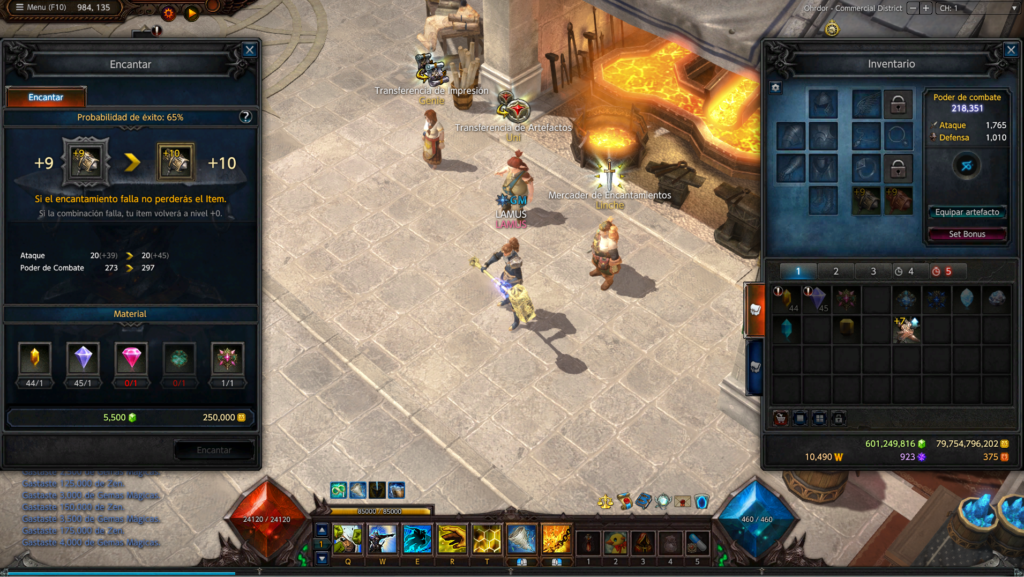Open the Set Bonus panel
This screenshot has width=1024, height=577.
coord(967,234)
